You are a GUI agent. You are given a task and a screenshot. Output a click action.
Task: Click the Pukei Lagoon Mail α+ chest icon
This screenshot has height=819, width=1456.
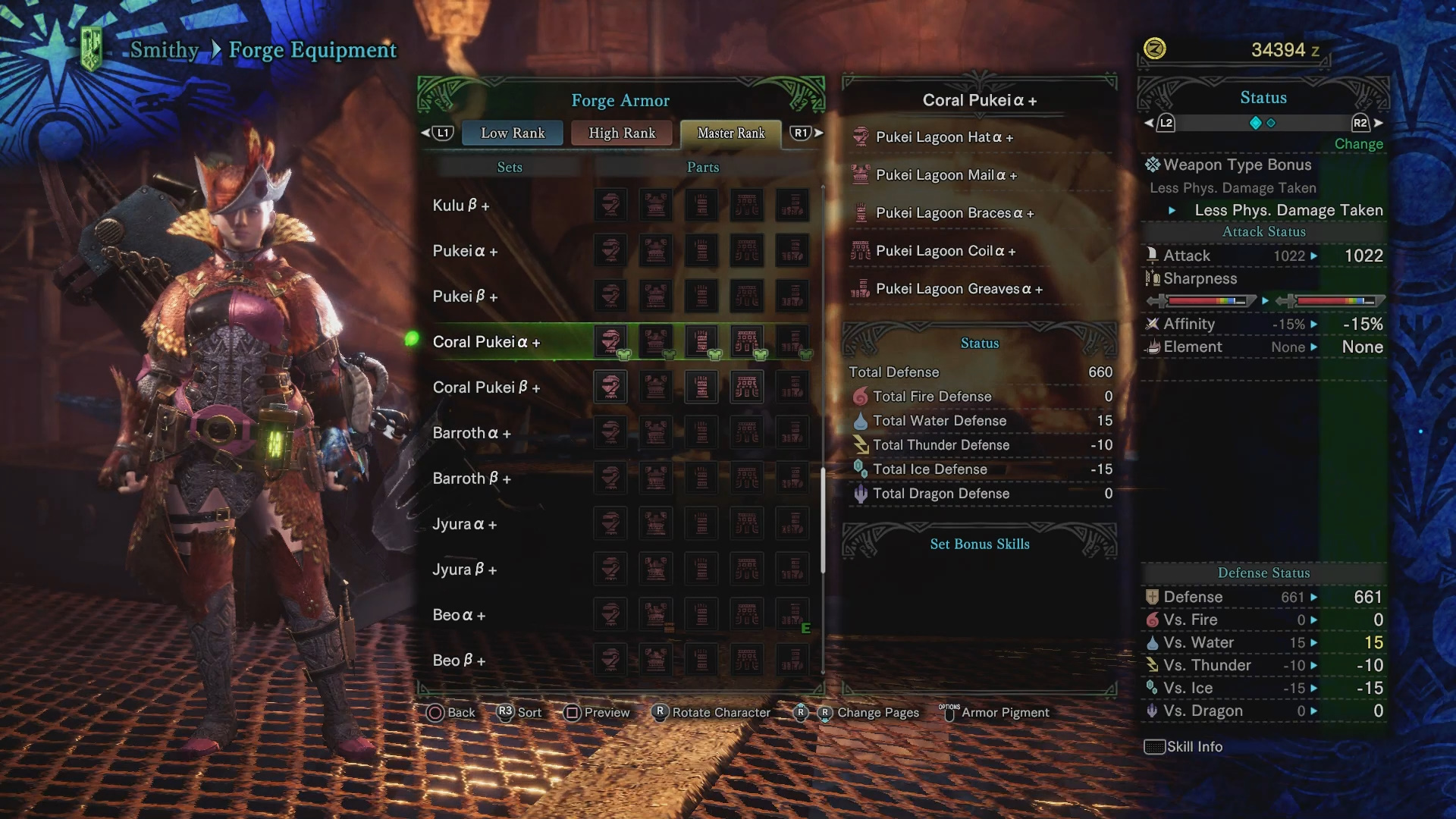click(x=860, y=174)
